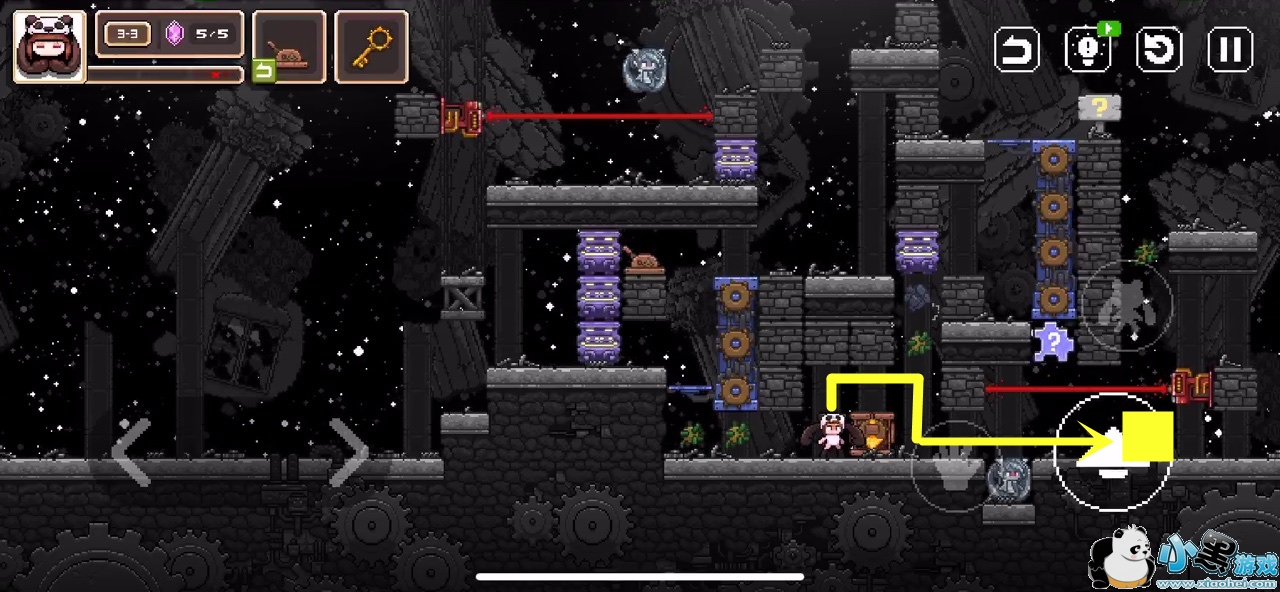This screenshot has width=1280, height=592.
Task: Move left with the left arrow control
Action: pos(131,453)
